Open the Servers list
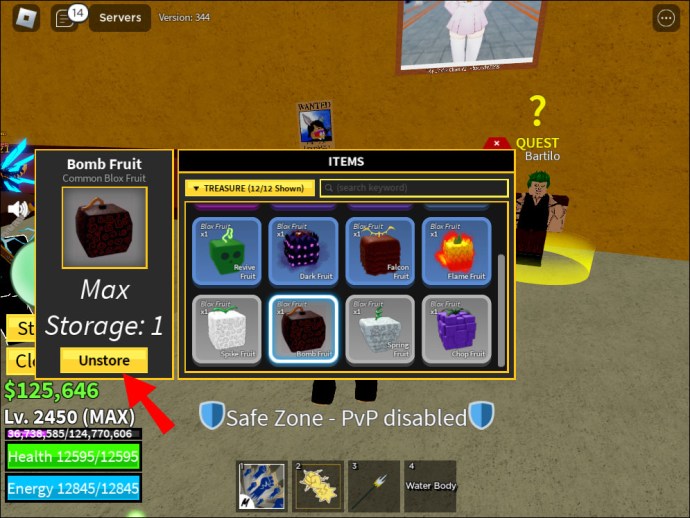The width and height of the screenshot is (690, 518). pos(120,18)
